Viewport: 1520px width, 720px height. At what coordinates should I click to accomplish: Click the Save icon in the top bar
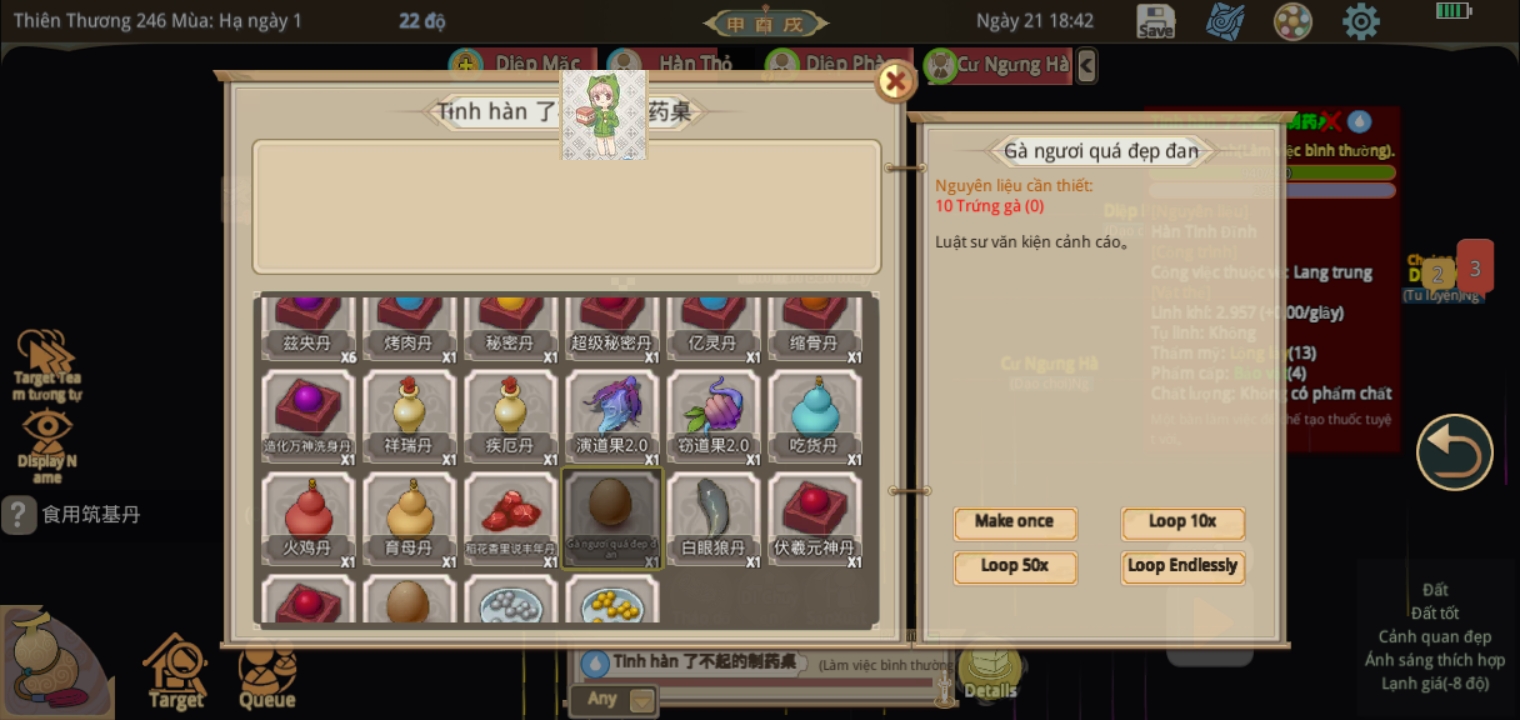[x=1155, y=21]
